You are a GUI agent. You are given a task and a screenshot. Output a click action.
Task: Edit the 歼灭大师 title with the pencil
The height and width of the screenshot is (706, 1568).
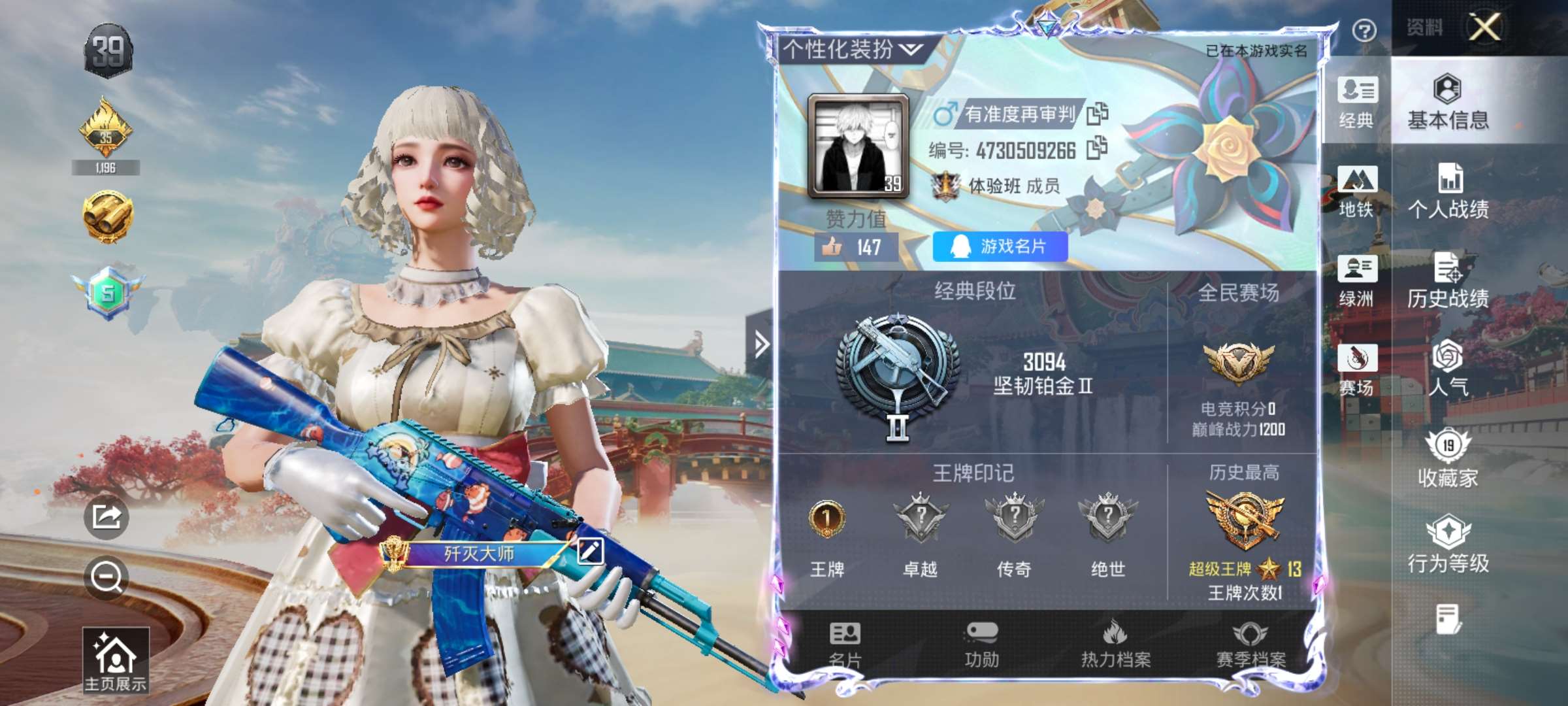589,551
